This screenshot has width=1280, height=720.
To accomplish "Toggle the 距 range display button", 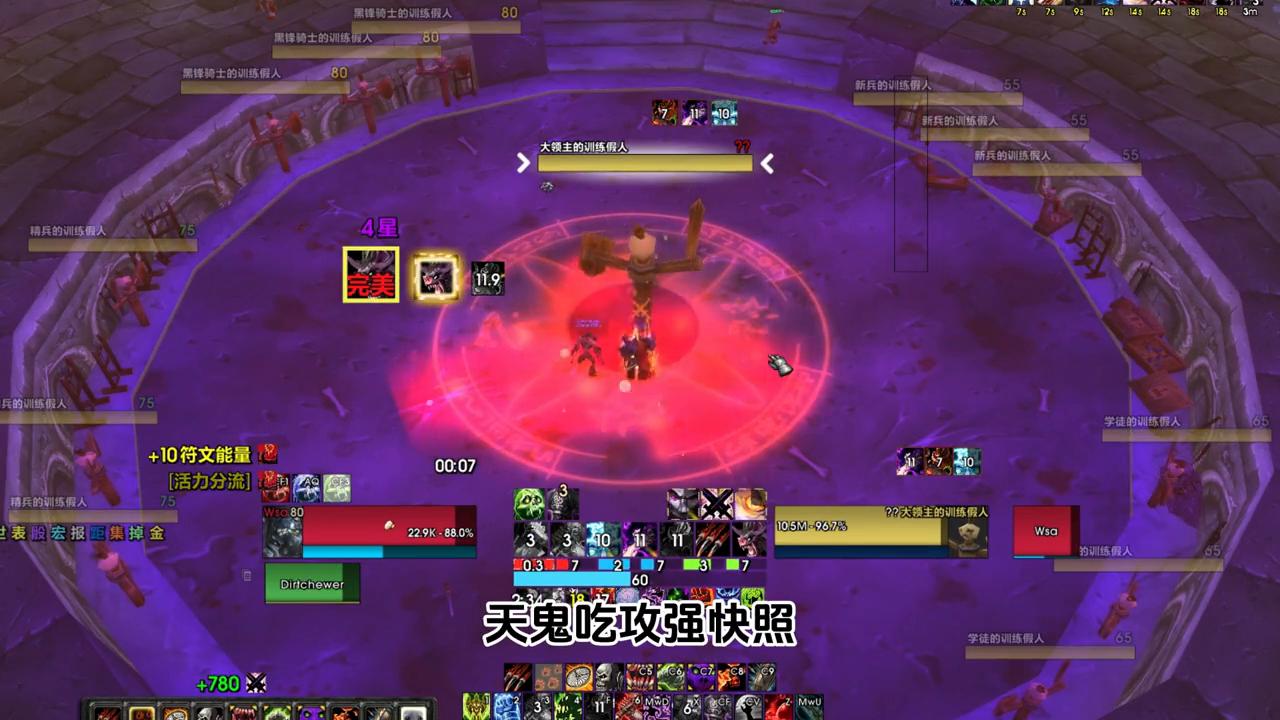I will coord(96,533).
